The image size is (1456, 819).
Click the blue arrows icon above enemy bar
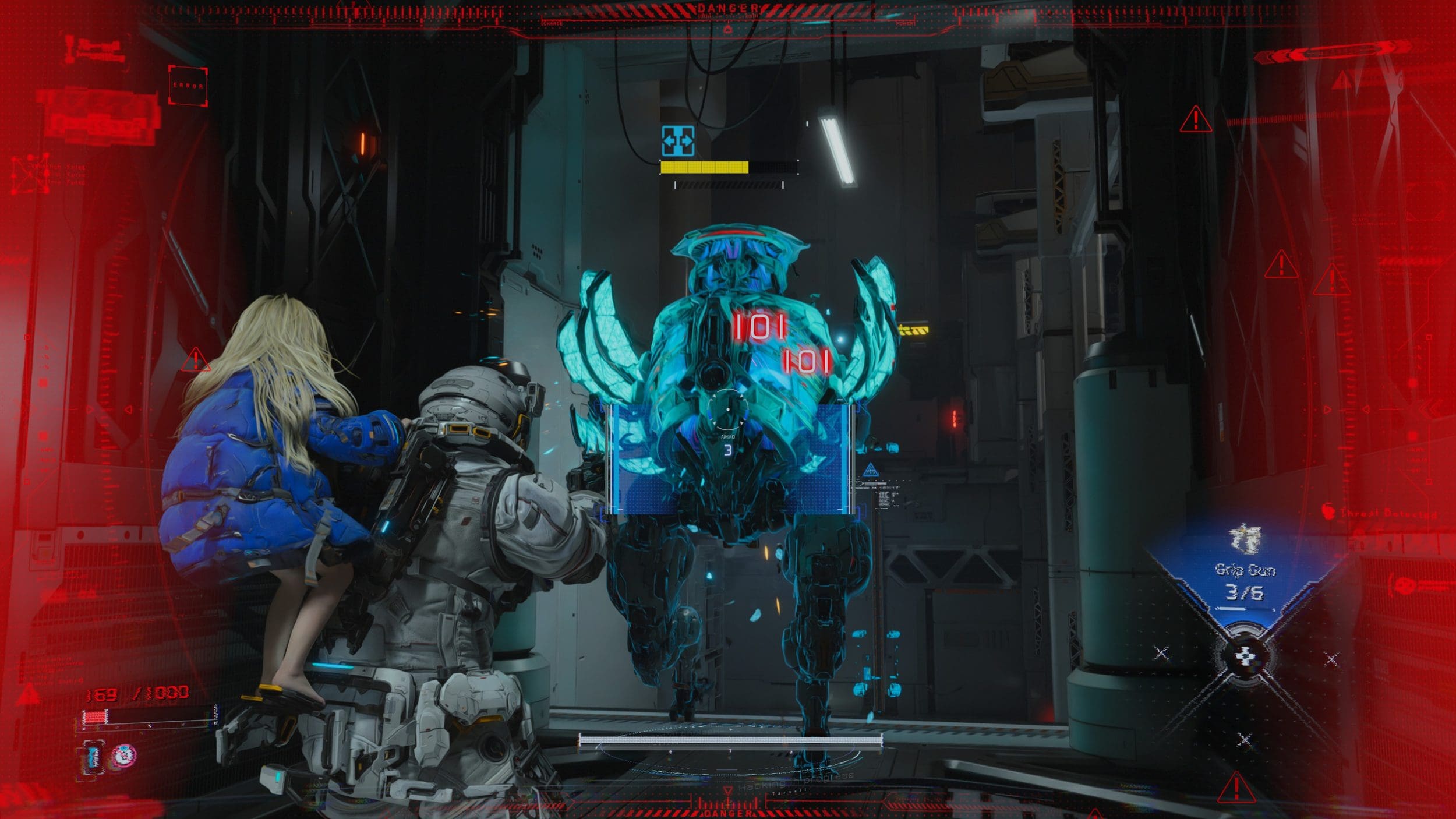pyautogui.click(x=678, y=141)
